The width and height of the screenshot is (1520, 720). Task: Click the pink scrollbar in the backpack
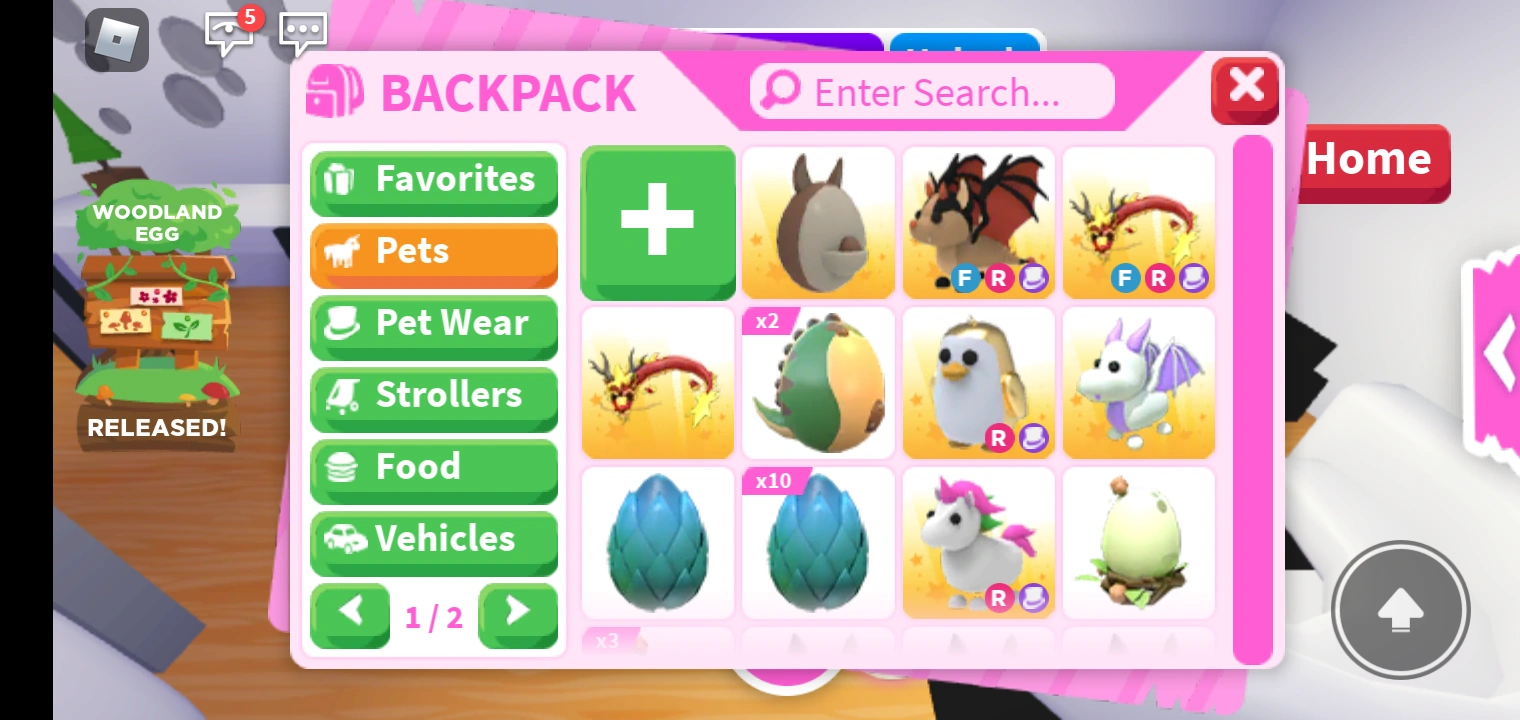[1251, 400]
